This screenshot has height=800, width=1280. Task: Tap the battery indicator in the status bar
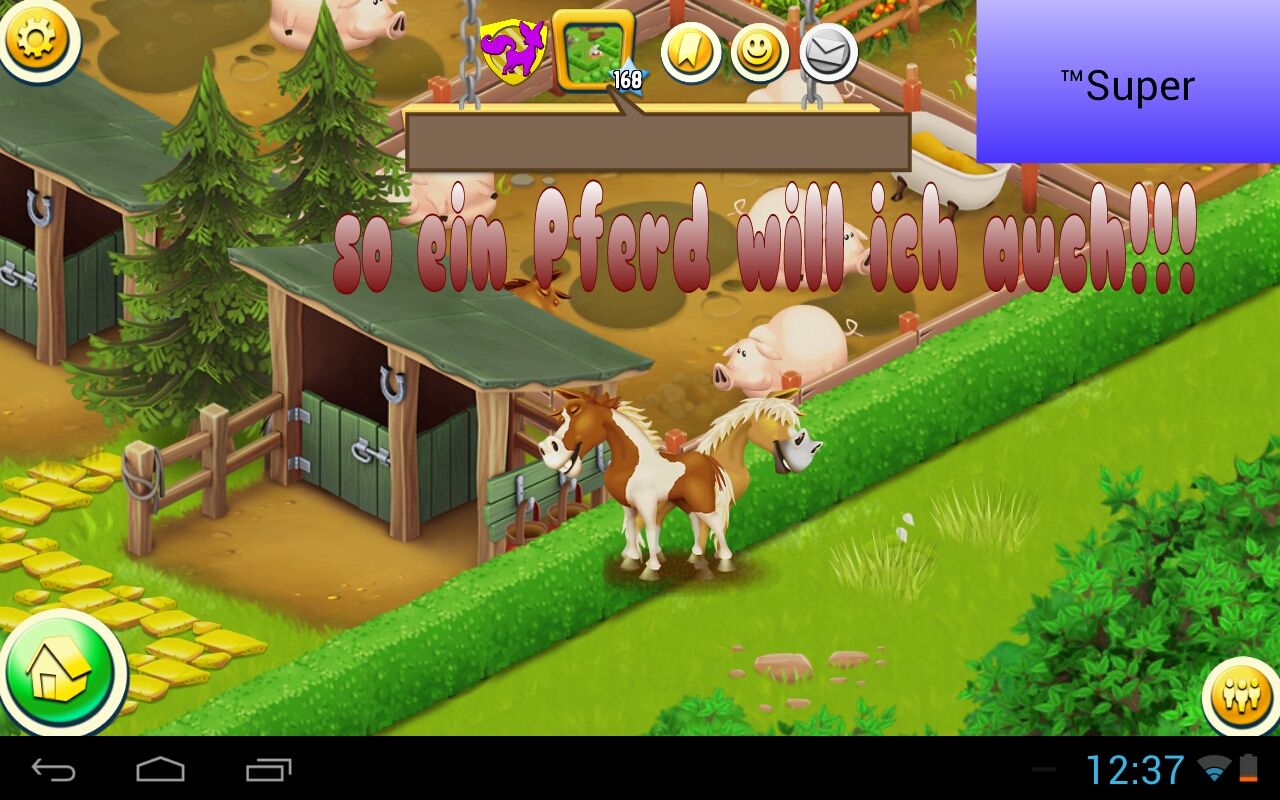click(x=1250, y=770)
